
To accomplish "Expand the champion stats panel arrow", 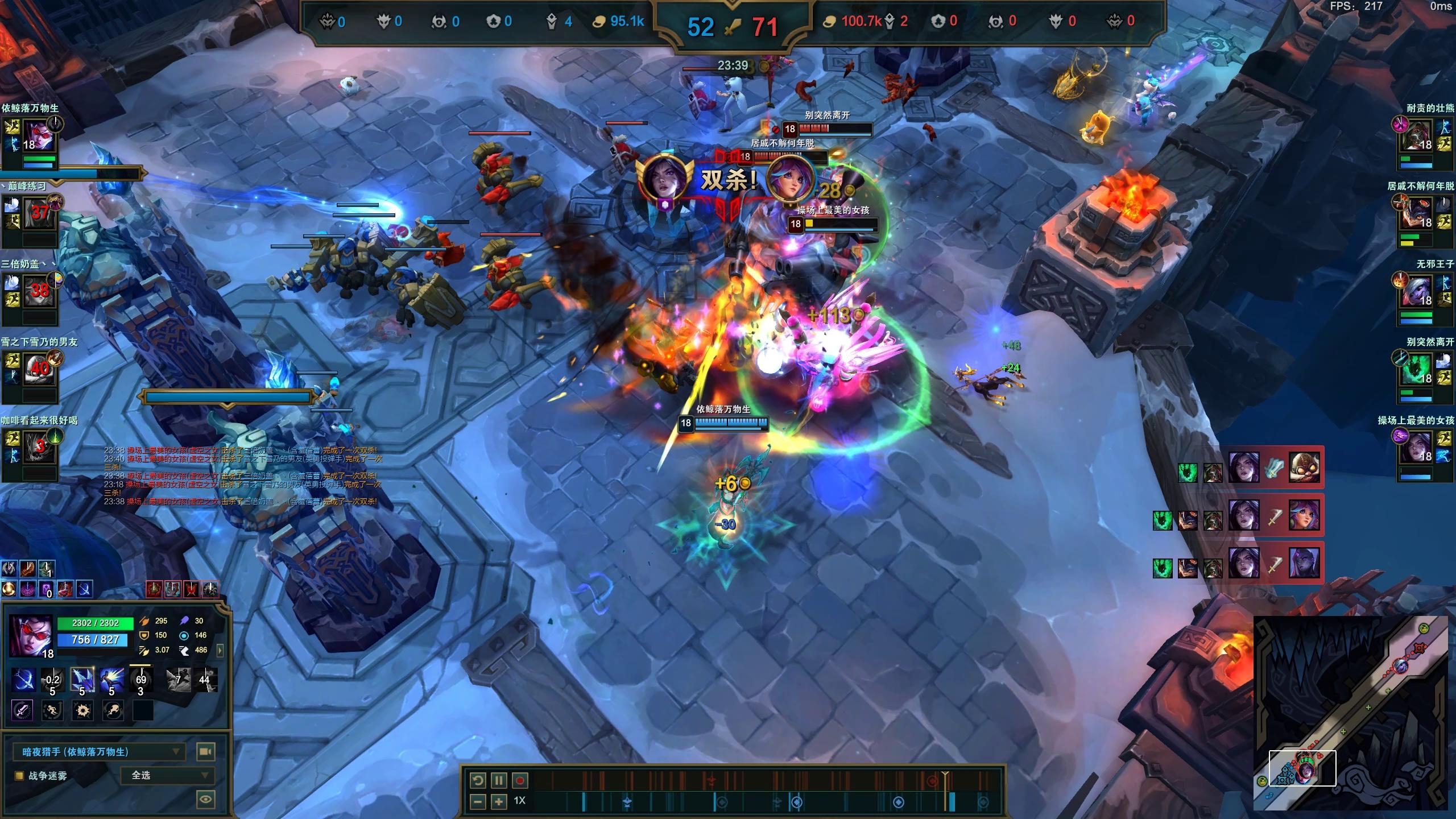I will click(220, 650).
